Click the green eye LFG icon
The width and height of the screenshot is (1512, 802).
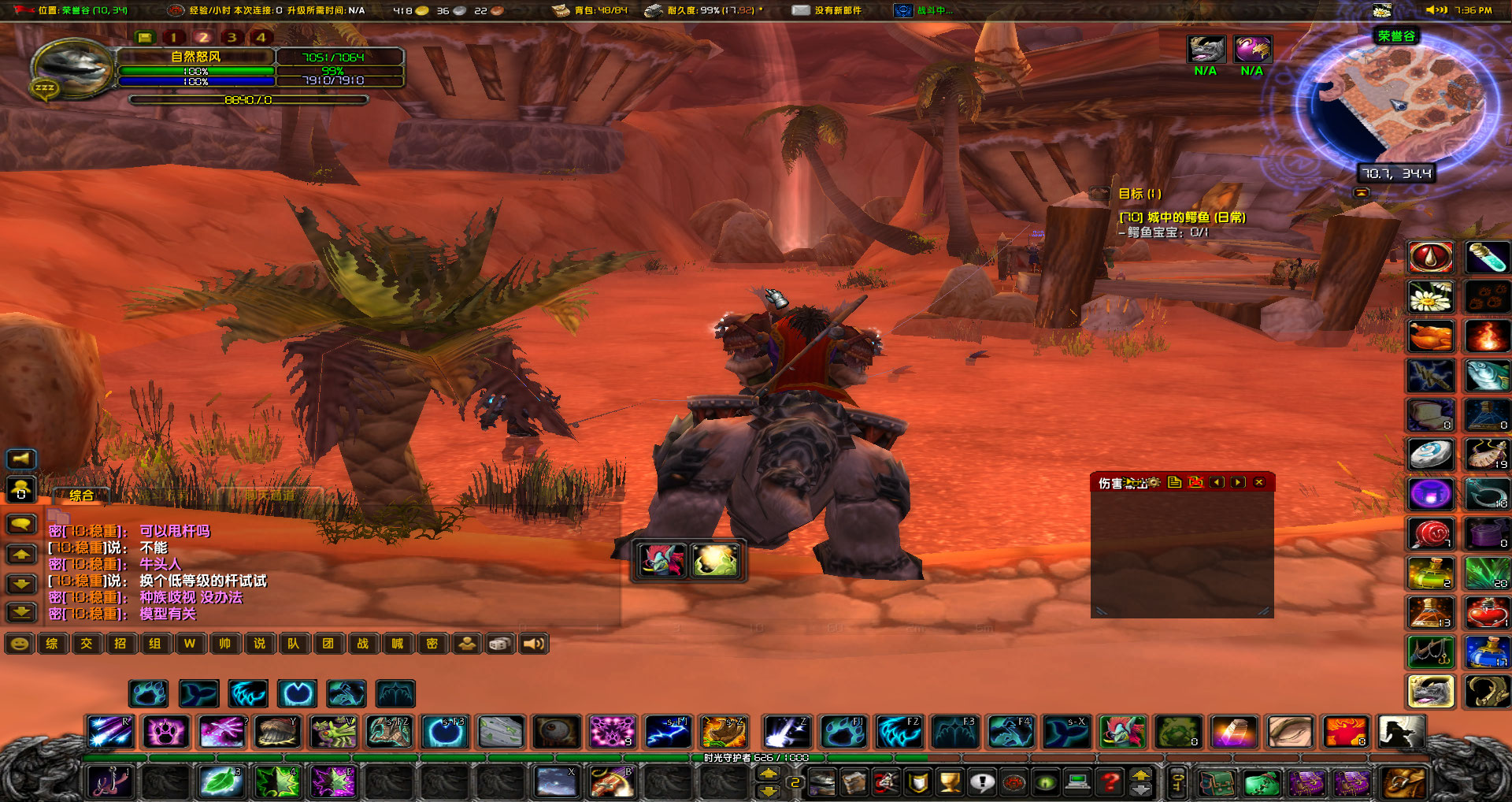click(1046, 784)
